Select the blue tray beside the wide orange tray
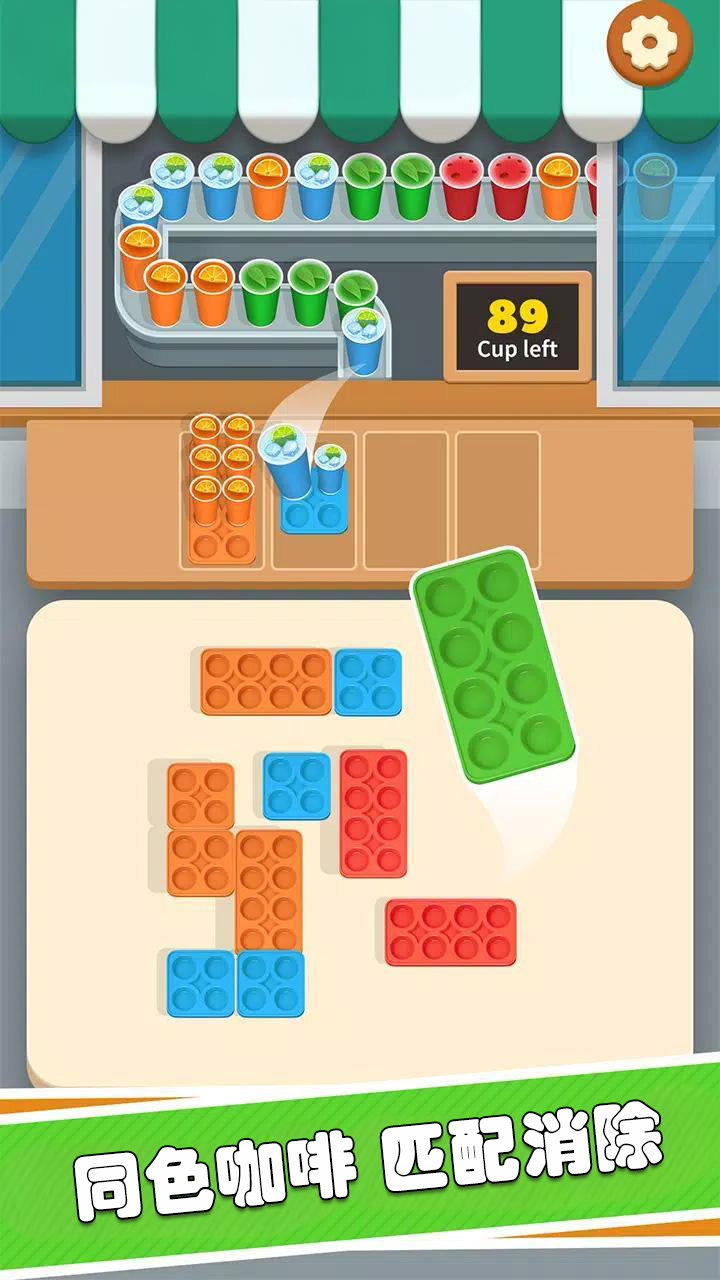720x1280 pixels. click(x=368, y=682)
